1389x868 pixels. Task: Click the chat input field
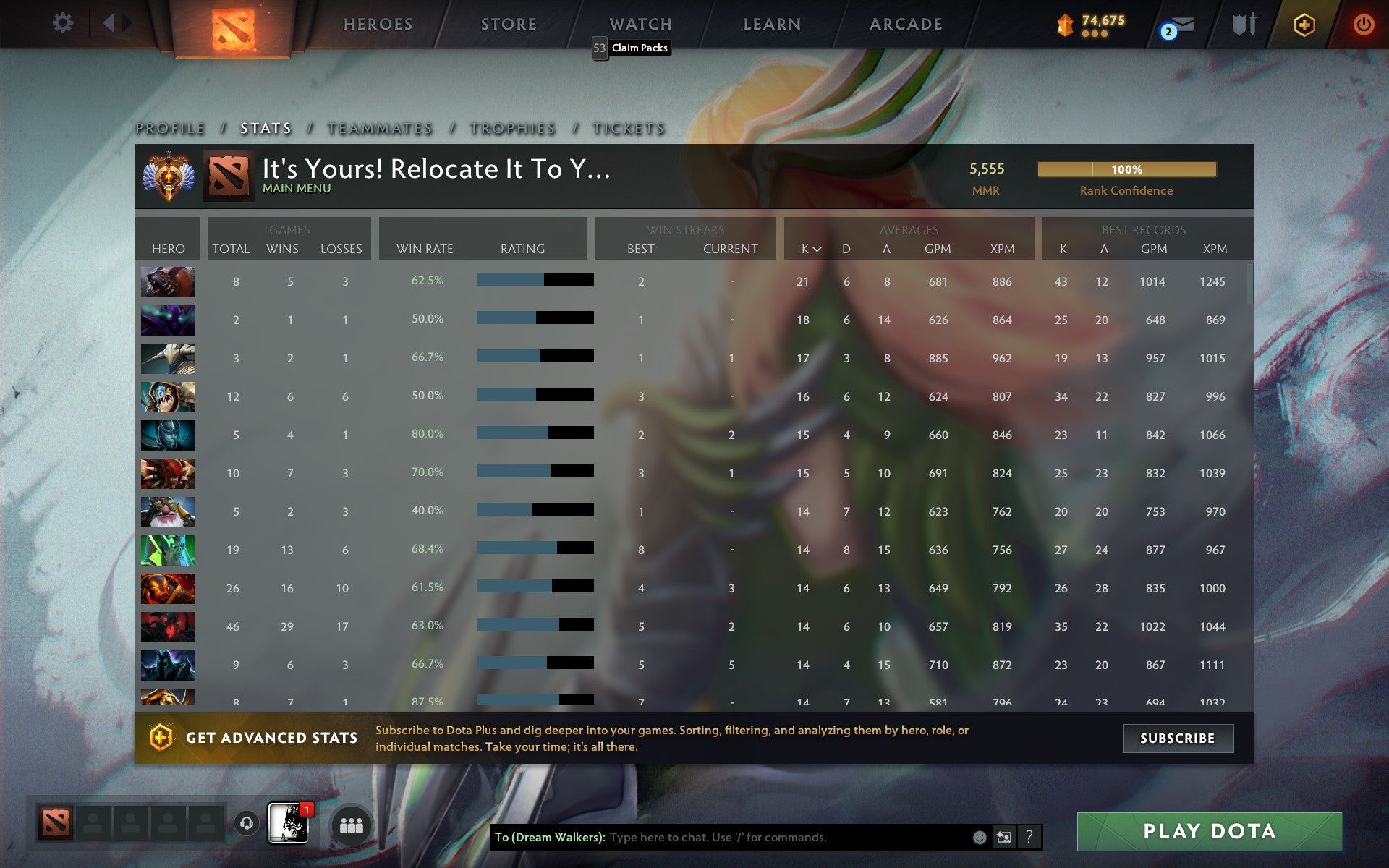click(x=760, y=838)
